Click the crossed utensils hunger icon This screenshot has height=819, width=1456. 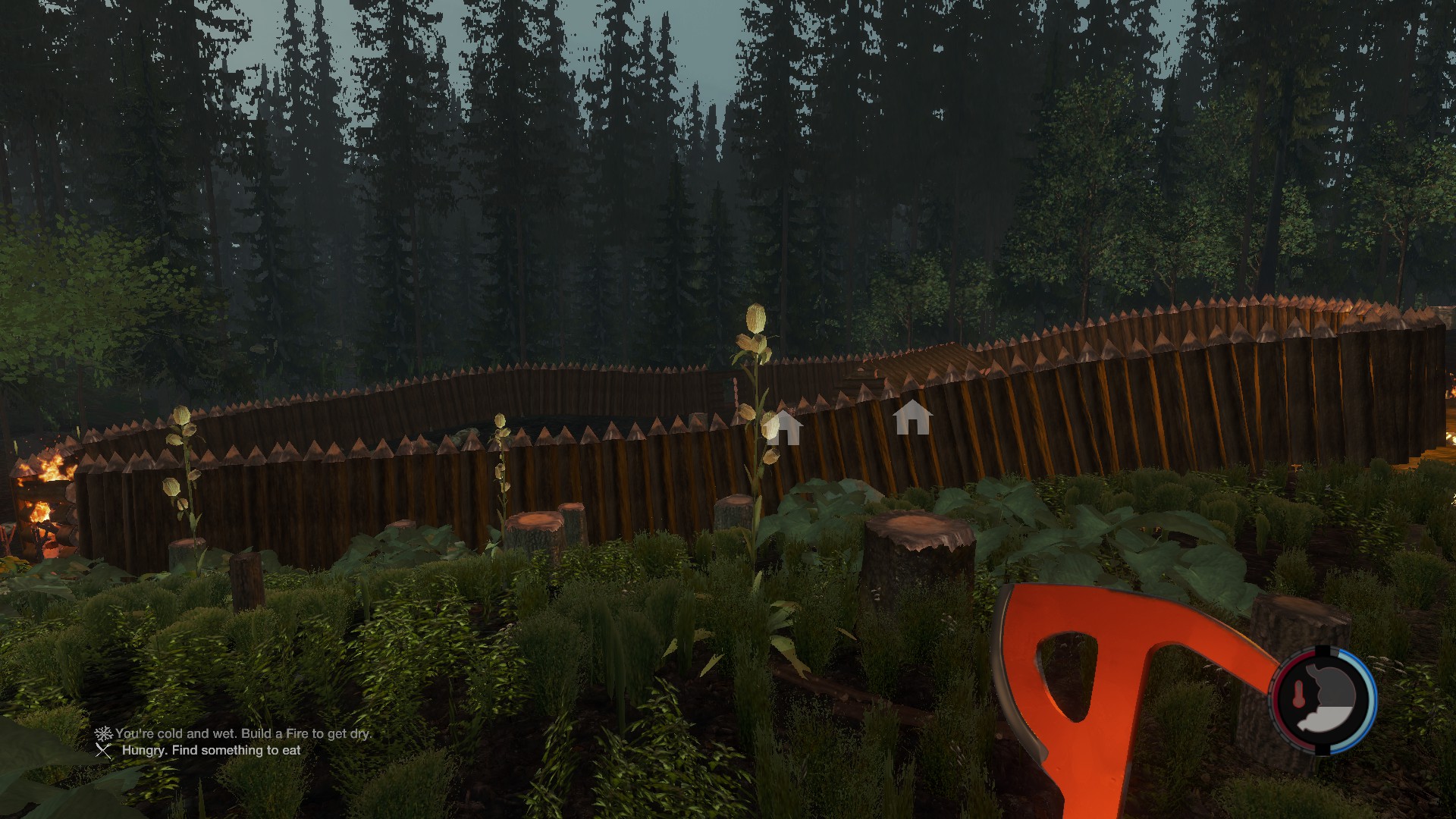[104, 751]
